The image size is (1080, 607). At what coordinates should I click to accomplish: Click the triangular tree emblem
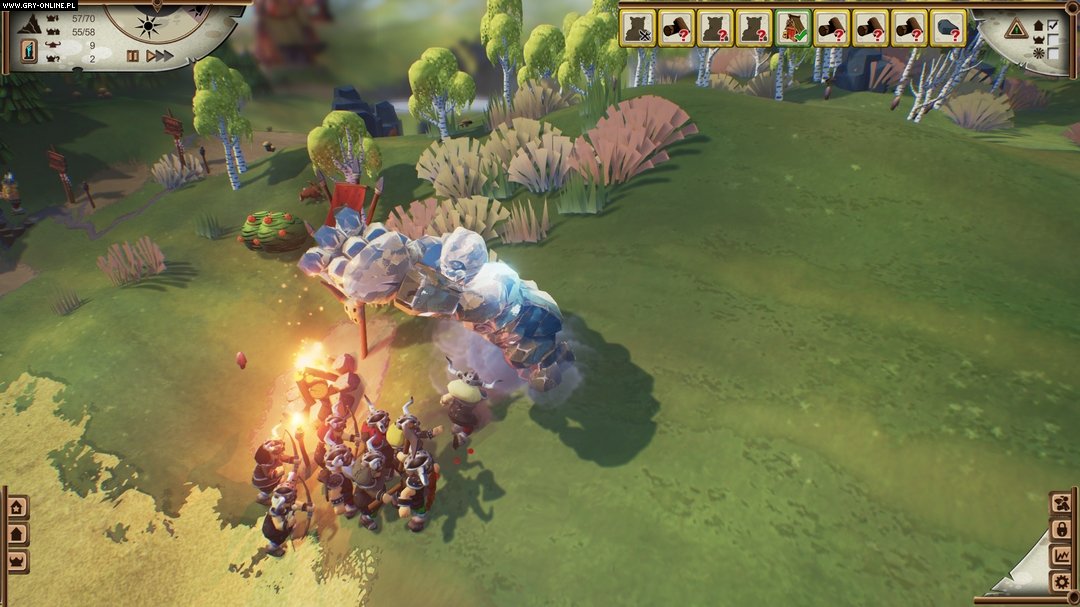[1017, 28]
